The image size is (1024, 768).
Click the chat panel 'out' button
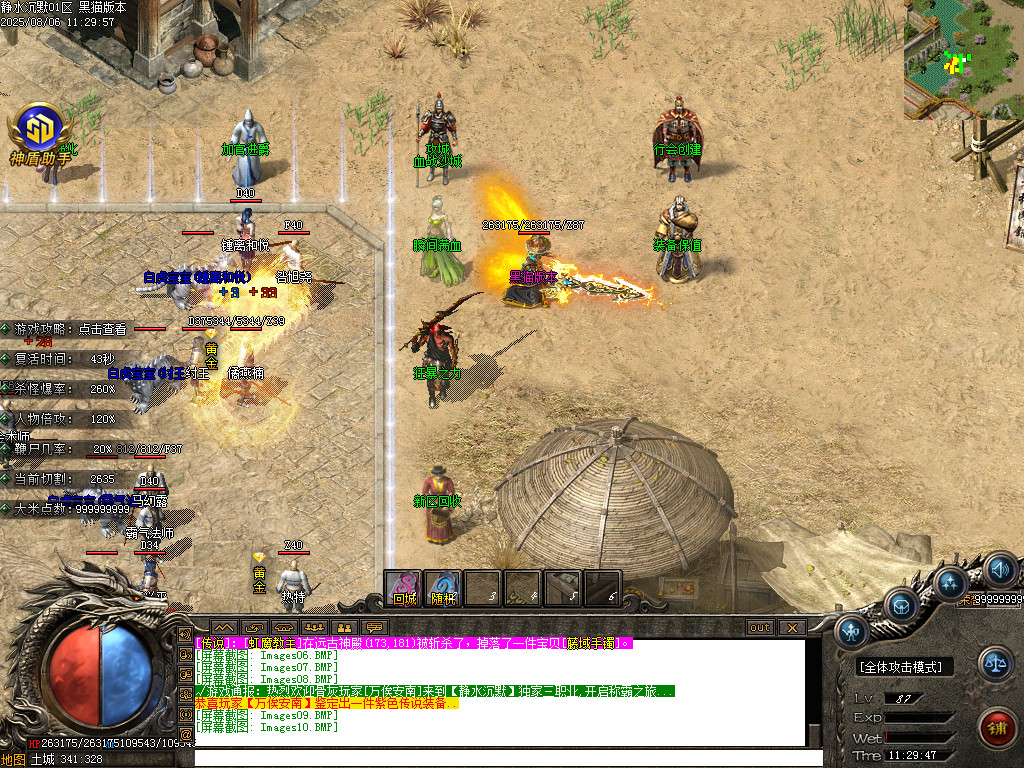click(x=760, y=628)
